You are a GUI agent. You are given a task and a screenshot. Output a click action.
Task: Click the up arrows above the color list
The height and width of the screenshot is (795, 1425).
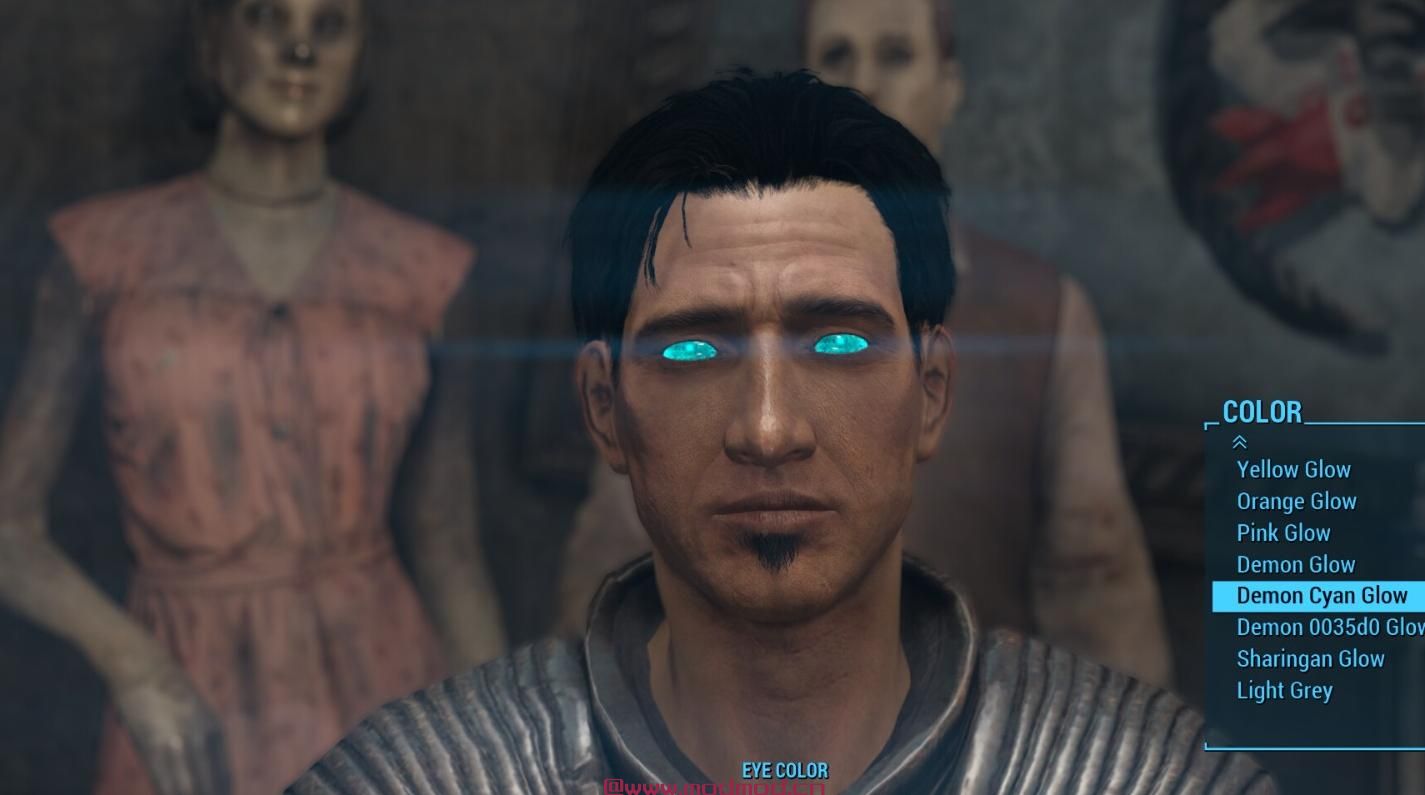click(1240, 442)
